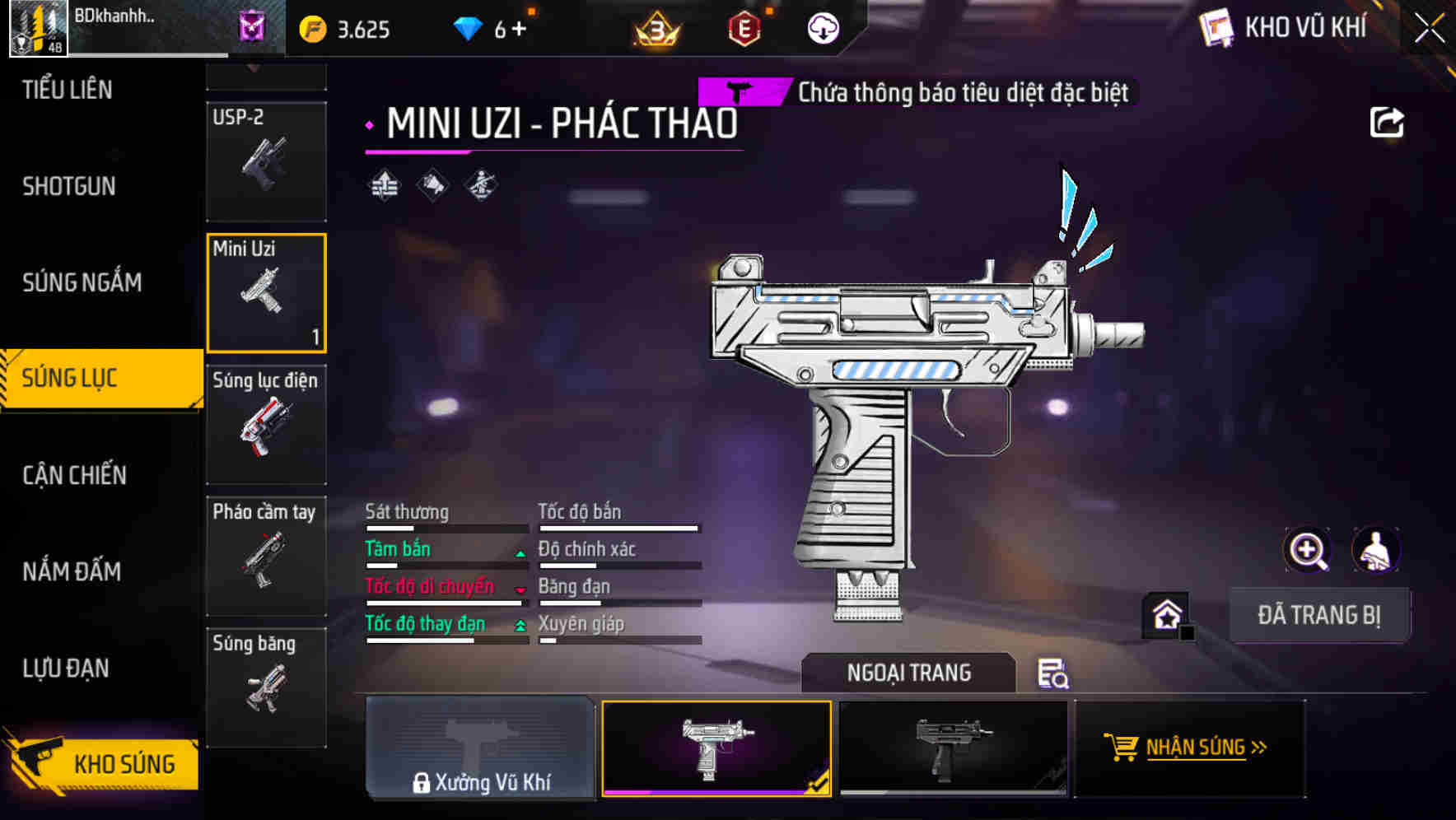Open the Tiểu Liên category
The height and width of the screenshot is (820, 1456).
click(x=68, y=90)
